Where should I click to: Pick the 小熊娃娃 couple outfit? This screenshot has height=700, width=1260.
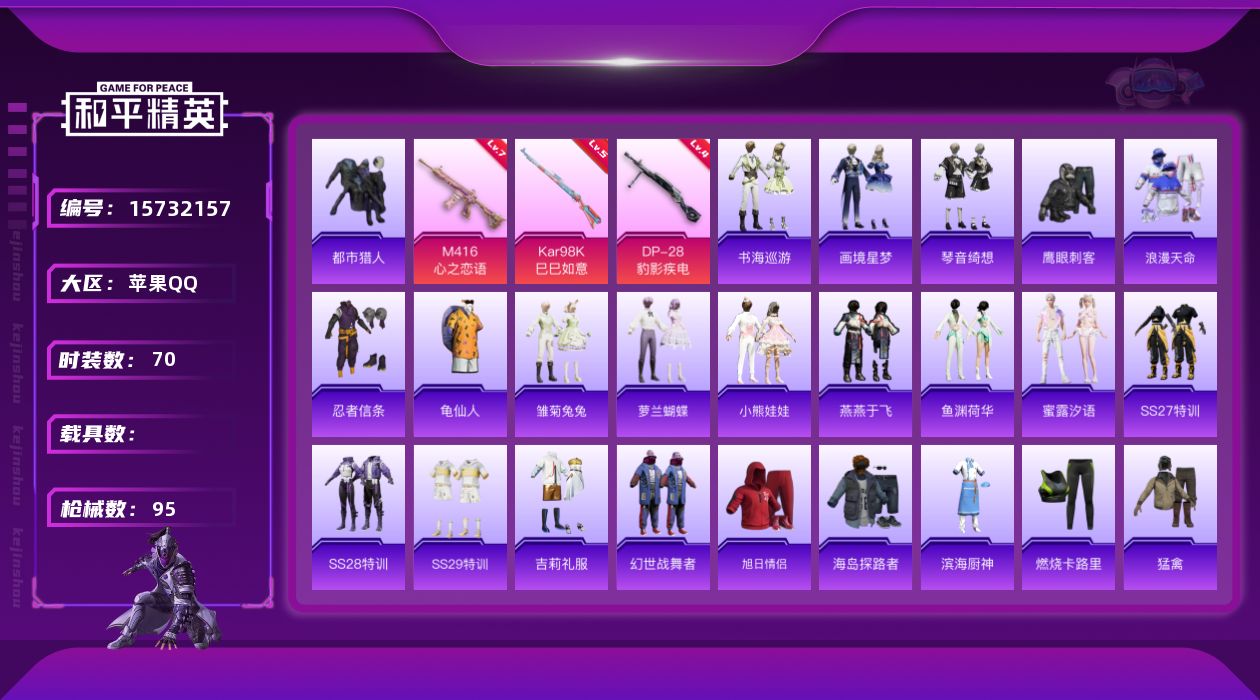click(764, 363)
